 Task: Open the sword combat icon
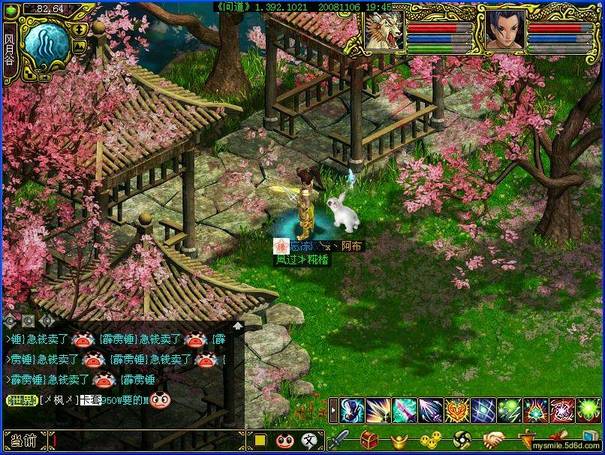[x=340, y=439]
